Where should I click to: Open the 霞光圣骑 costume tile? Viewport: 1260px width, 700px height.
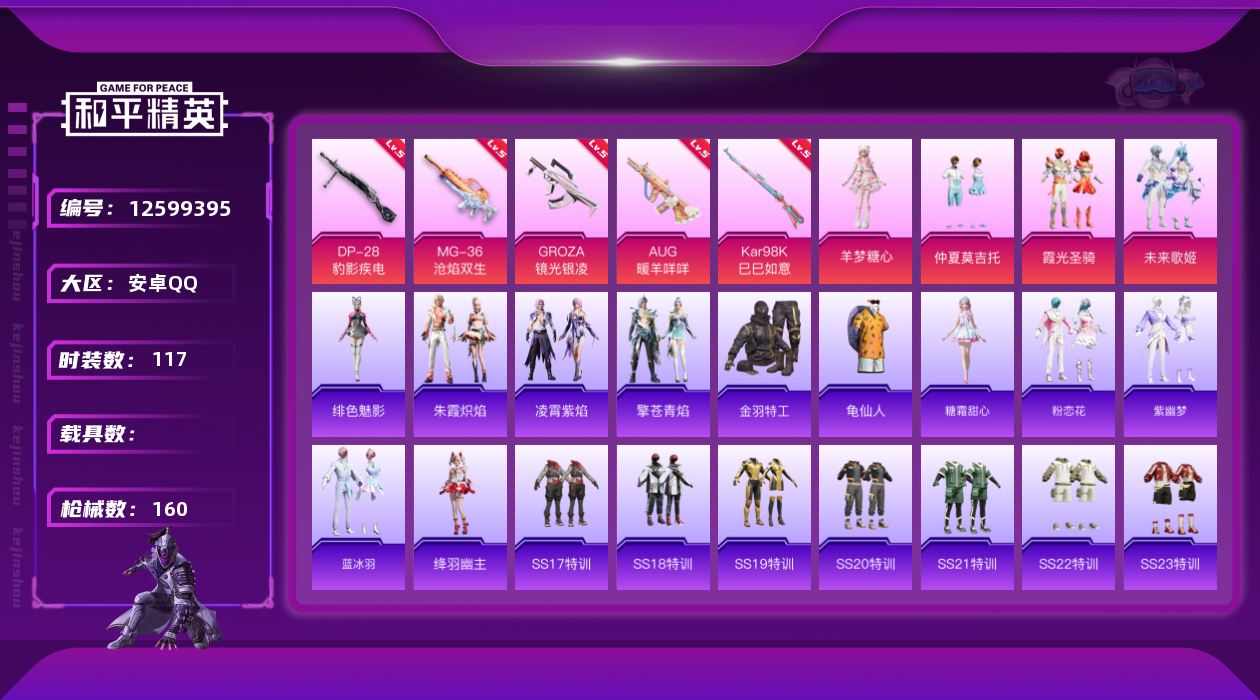pyautogui.click(x=1068, y=211)
